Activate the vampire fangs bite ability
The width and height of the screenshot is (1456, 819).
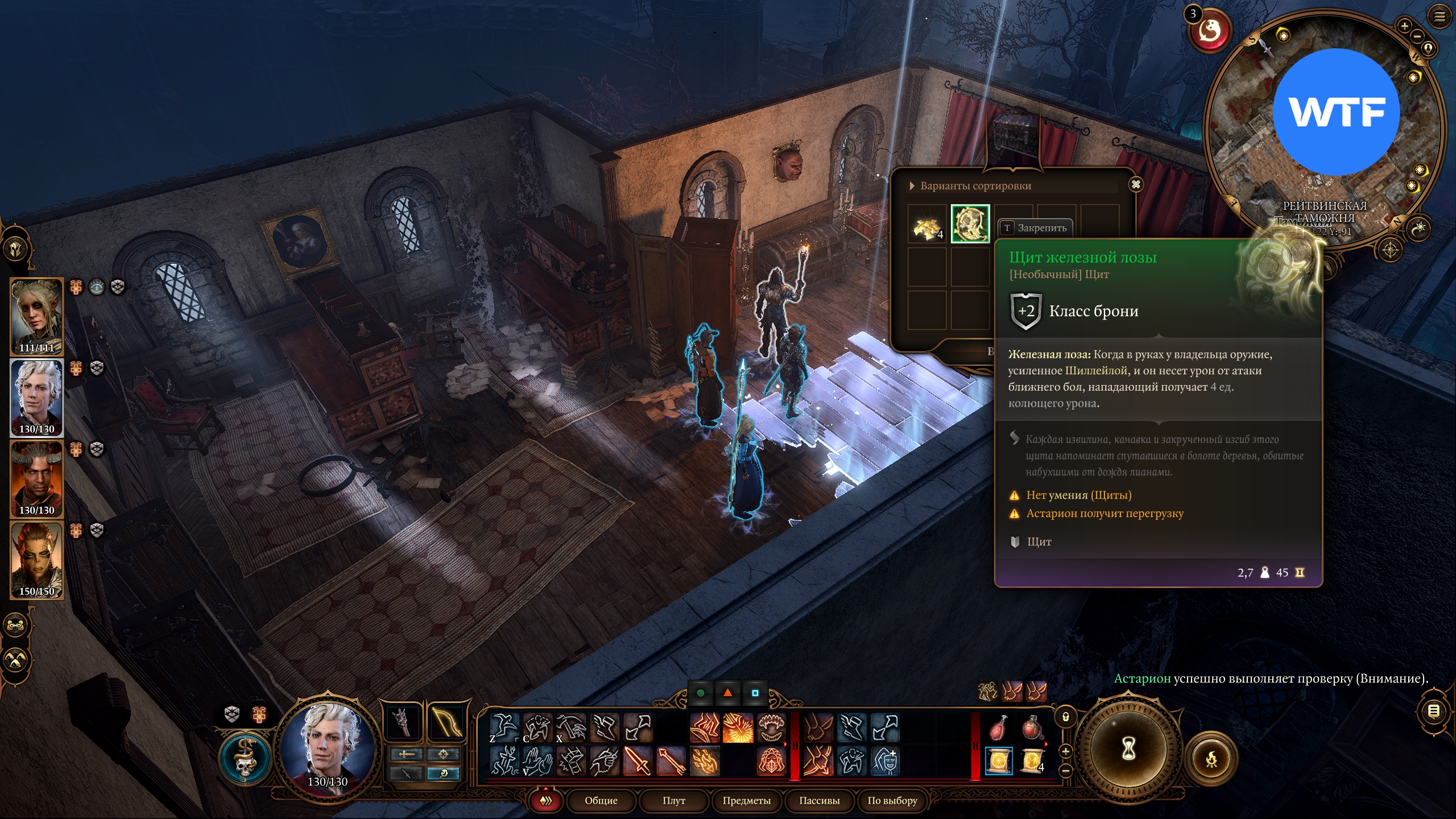[x=771, y=727]
